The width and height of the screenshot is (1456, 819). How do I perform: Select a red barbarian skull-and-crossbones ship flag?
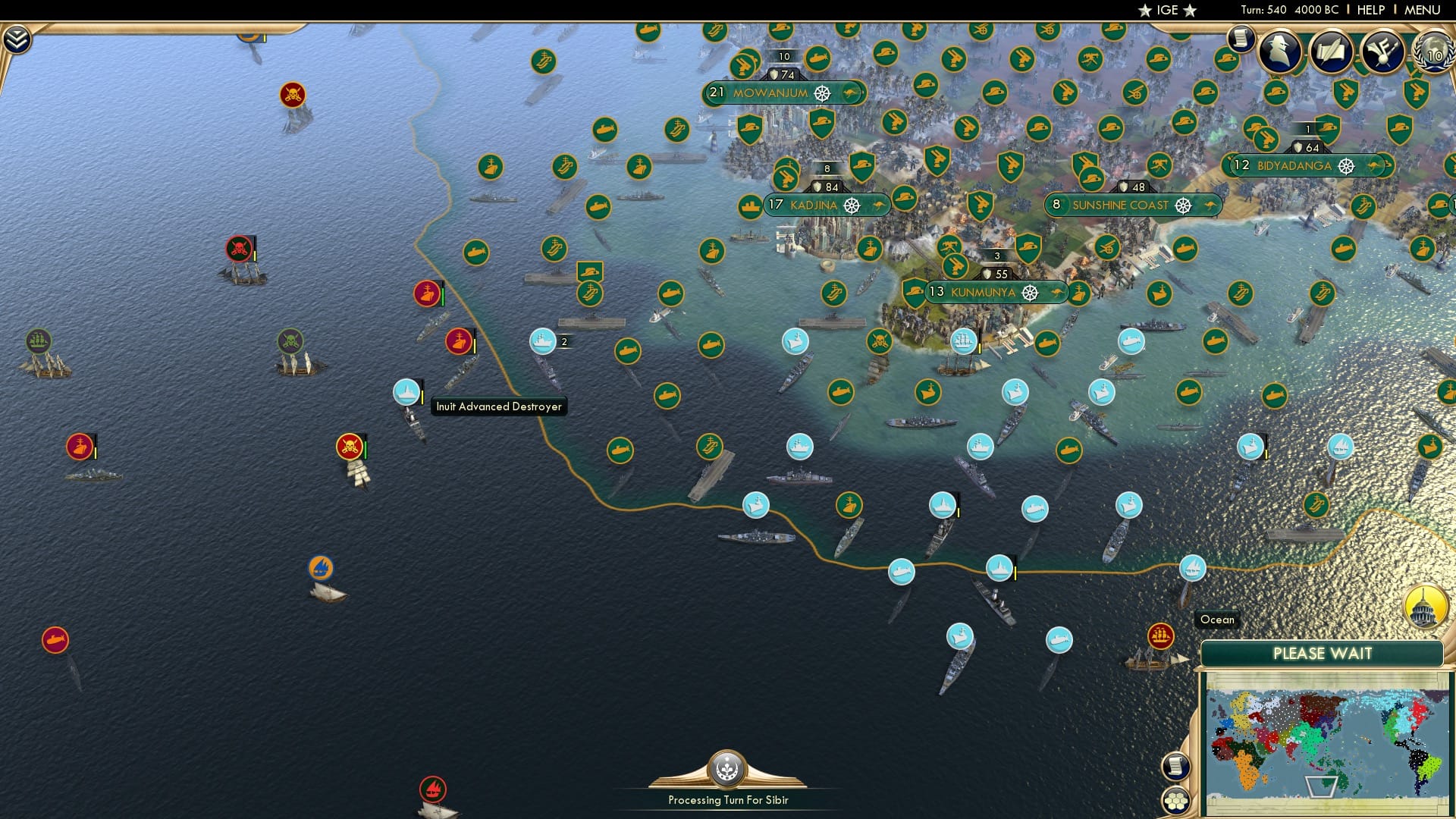pyautogui.click(x=349, y=447)
